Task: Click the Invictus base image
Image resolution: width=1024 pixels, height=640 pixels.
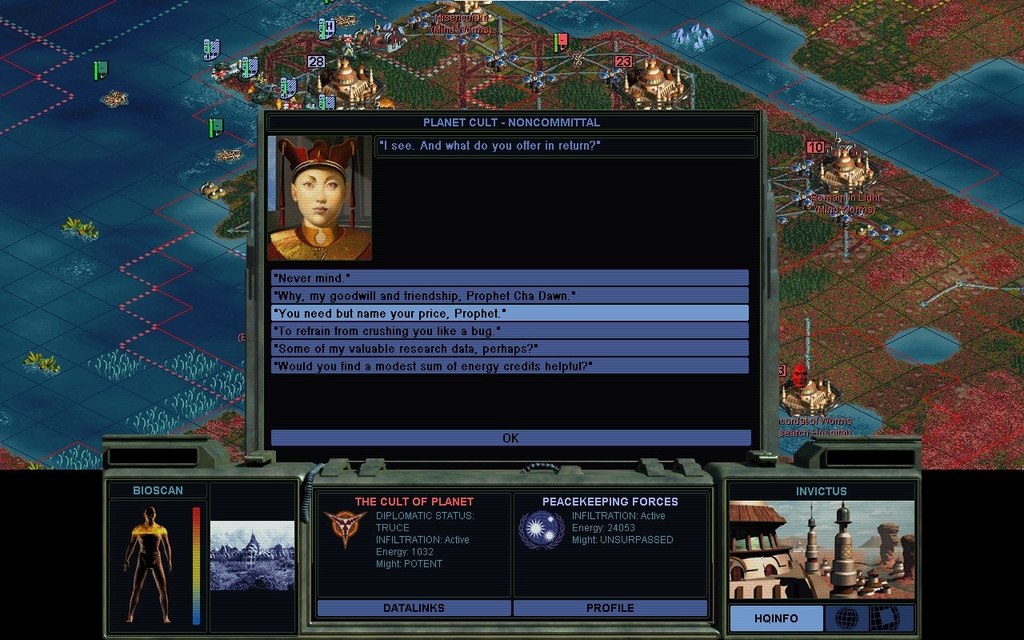Action: tap(821, 549)
